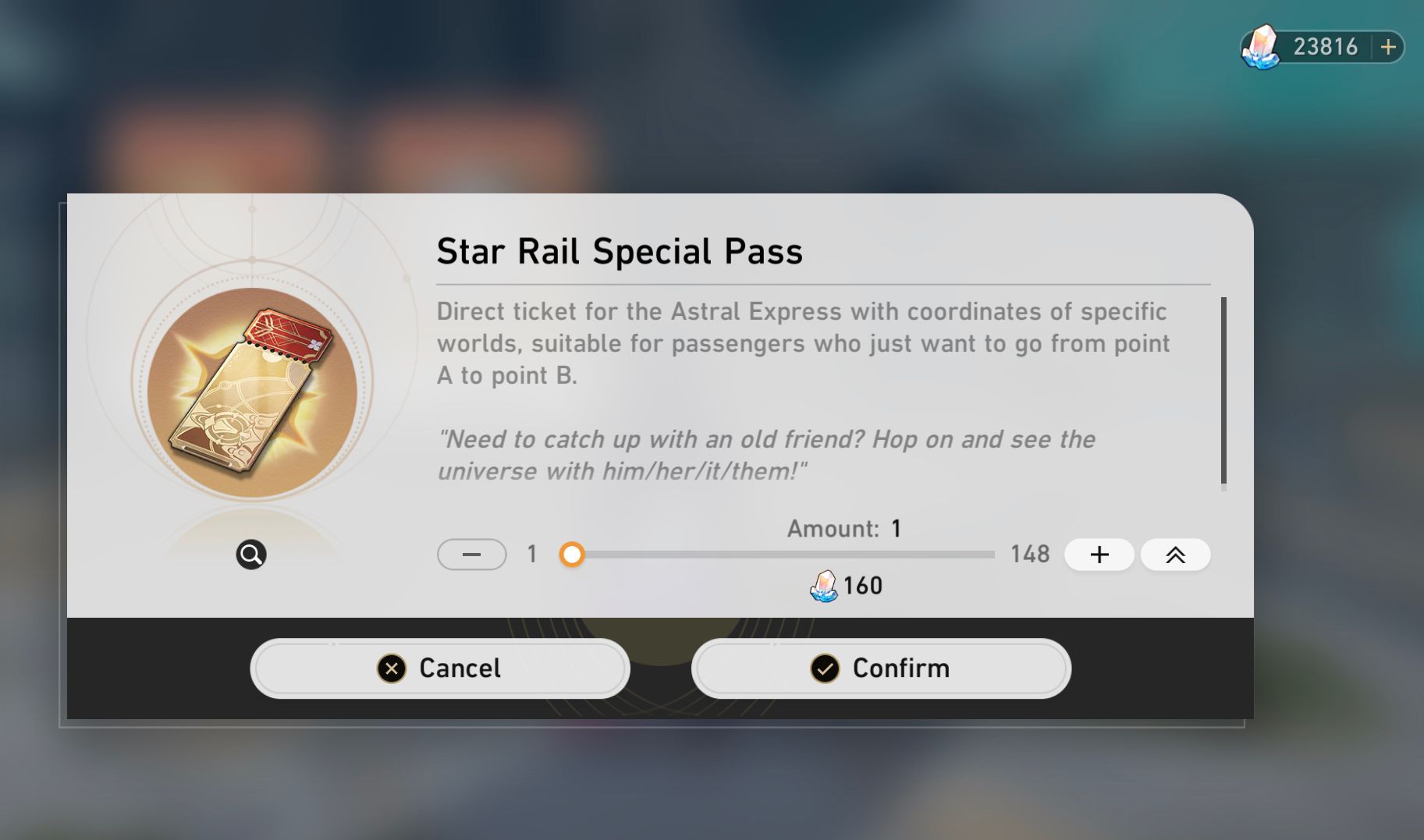Click the X icon inside Cancel button
Viewport: 1424px width, 840px height.
[392, 668]
